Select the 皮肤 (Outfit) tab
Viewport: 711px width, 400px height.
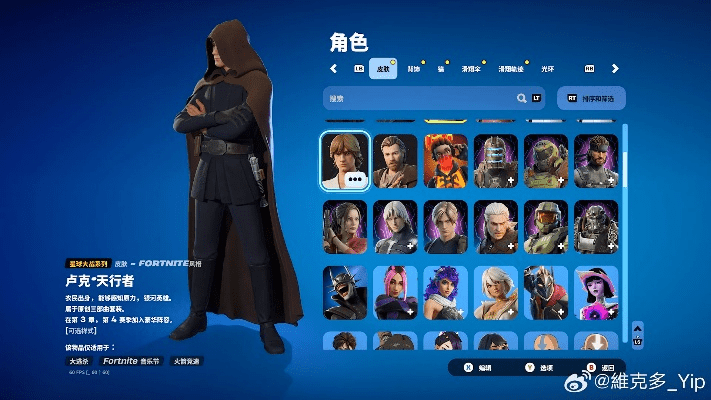[382, 68]
